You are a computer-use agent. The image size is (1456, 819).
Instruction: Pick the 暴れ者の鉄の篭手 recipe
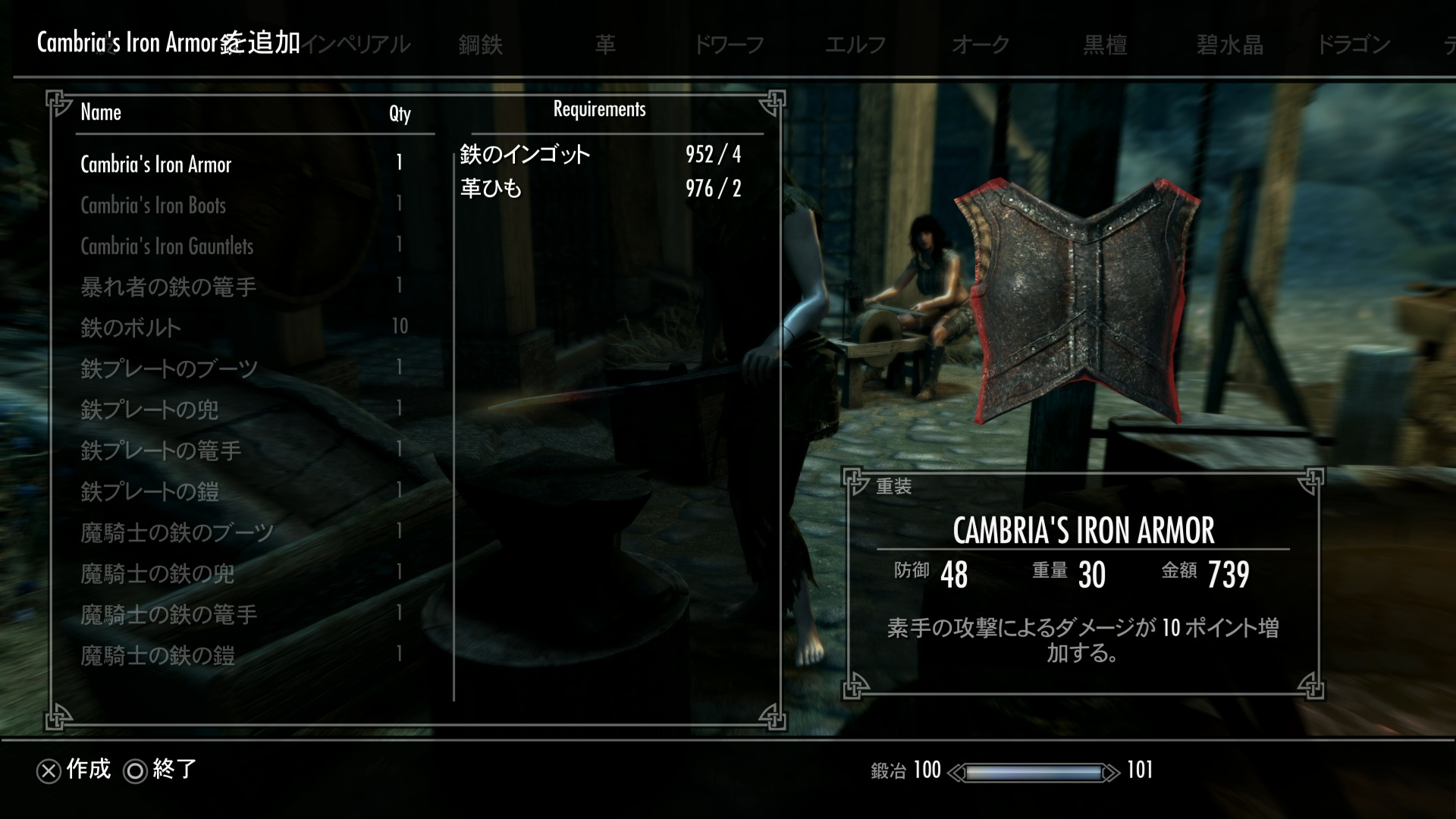pos(168,287)
